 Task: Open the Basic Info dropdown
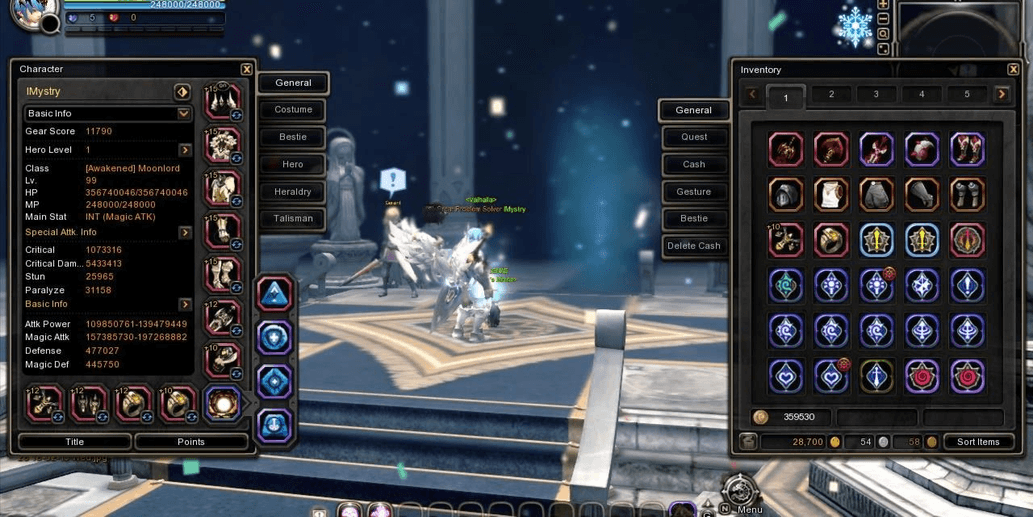click(183, 114)
